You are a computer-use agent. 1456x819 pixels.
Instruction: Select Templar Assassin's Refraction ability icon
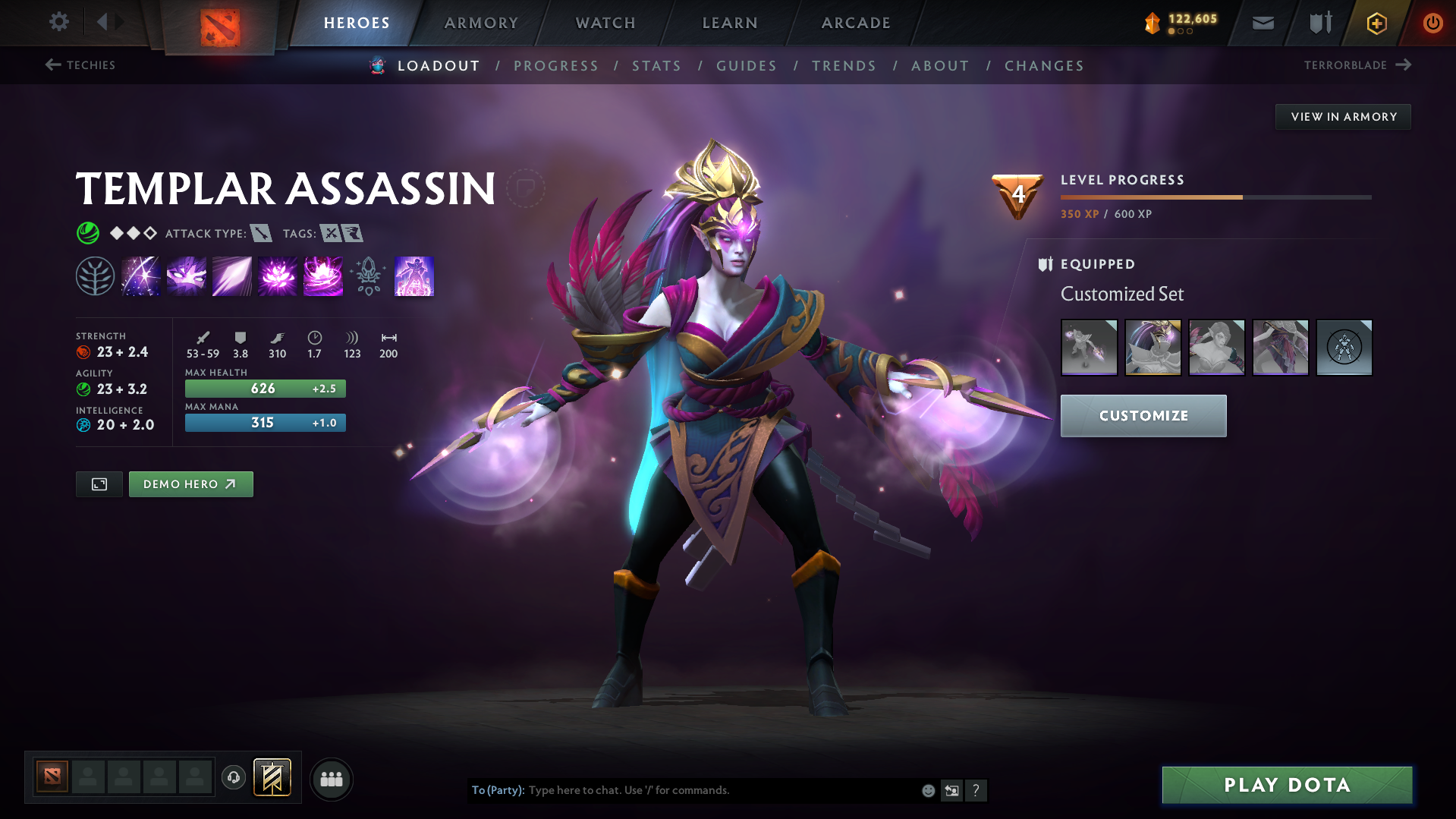(140, 276)
